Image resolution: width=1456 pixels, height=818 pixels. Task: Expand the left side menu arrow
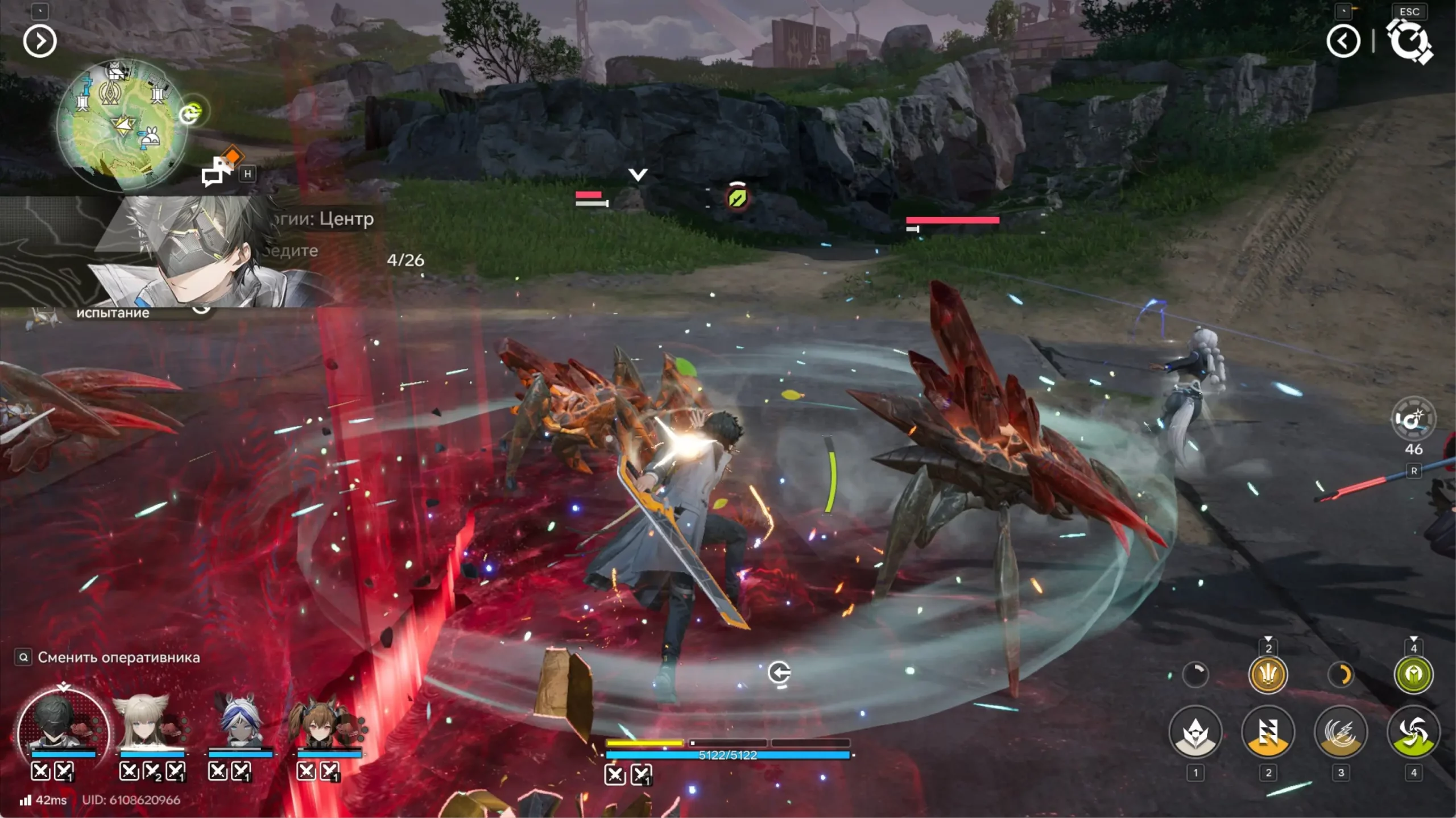coord(40,41)
